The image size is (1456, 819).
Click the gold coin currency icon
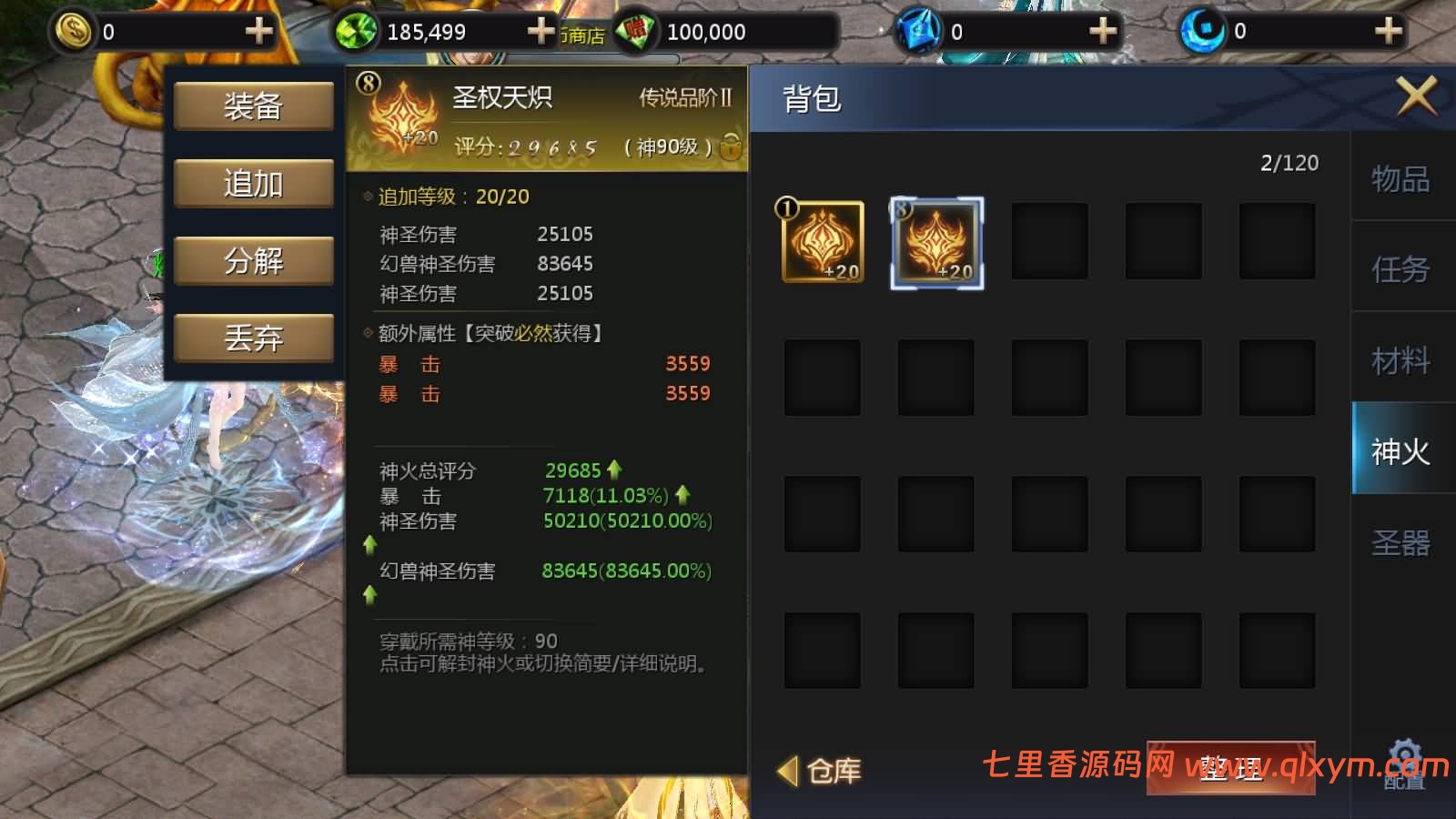pyautogui.click(x=75, y=30)
